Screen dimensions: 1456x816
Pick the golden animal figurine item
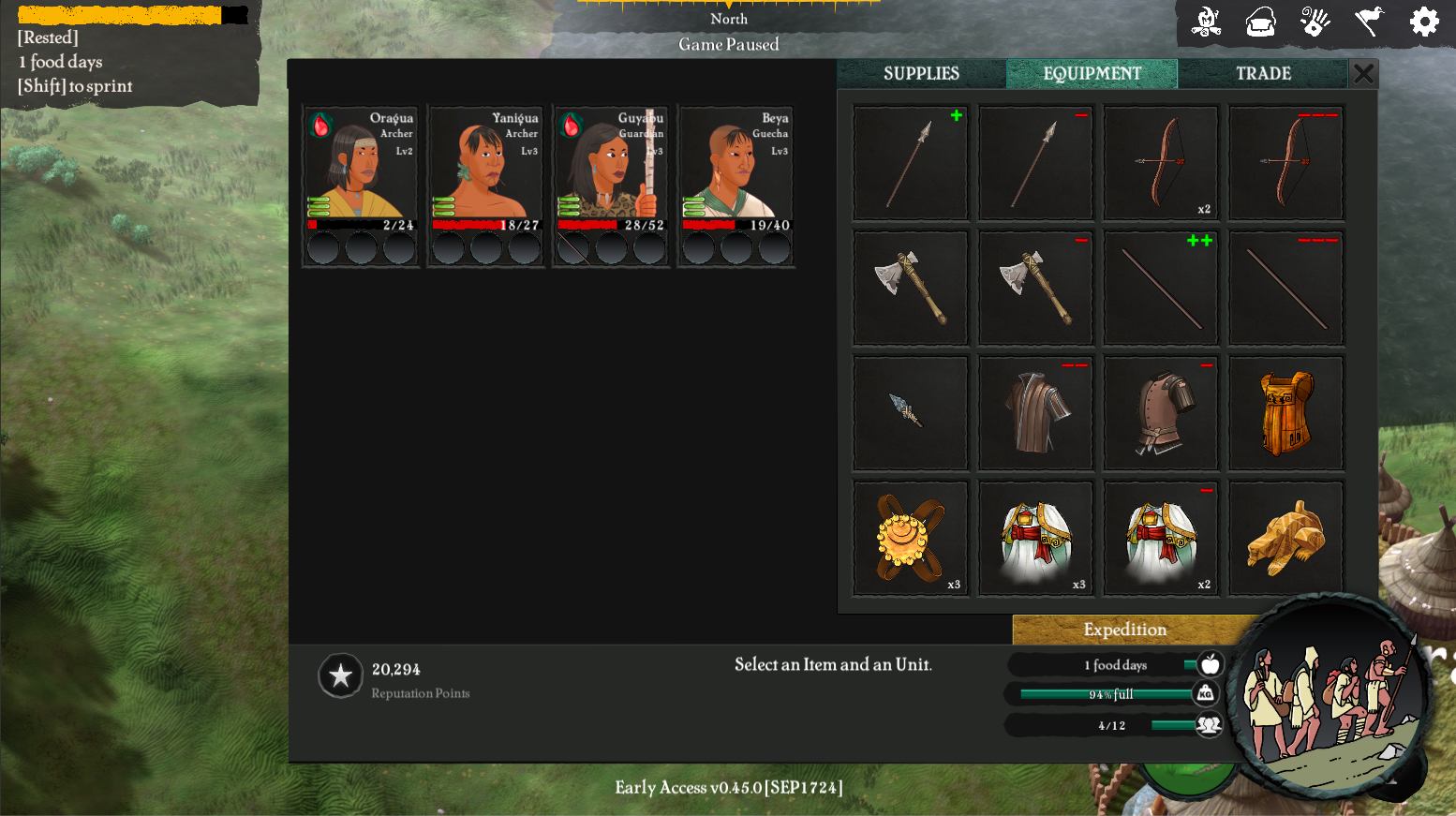pos(1286,539)
